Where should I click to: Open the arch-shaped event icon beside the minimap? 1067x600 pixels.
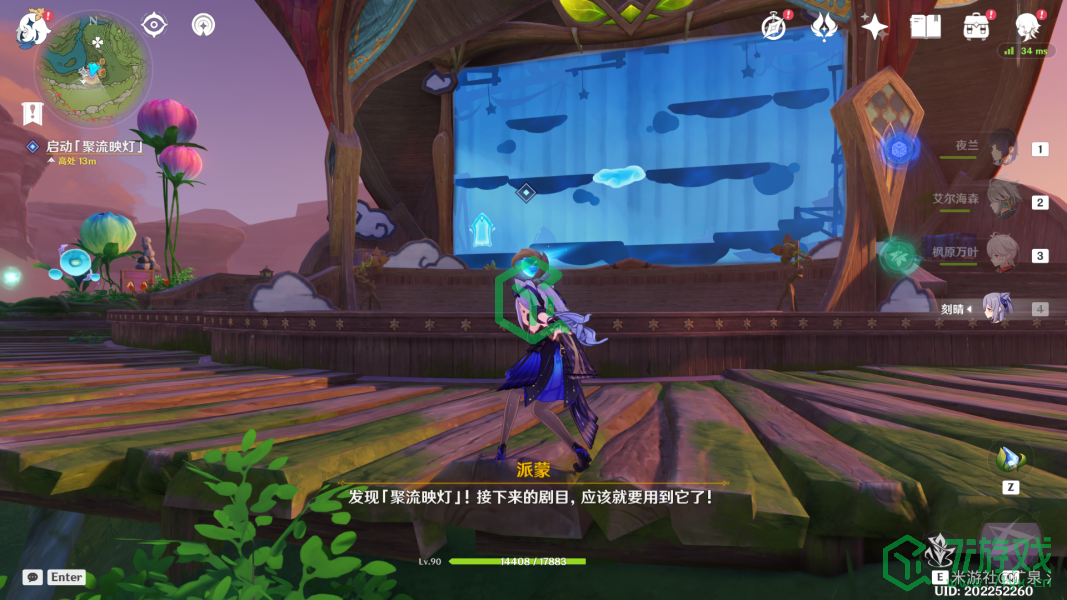click(203, 25)
